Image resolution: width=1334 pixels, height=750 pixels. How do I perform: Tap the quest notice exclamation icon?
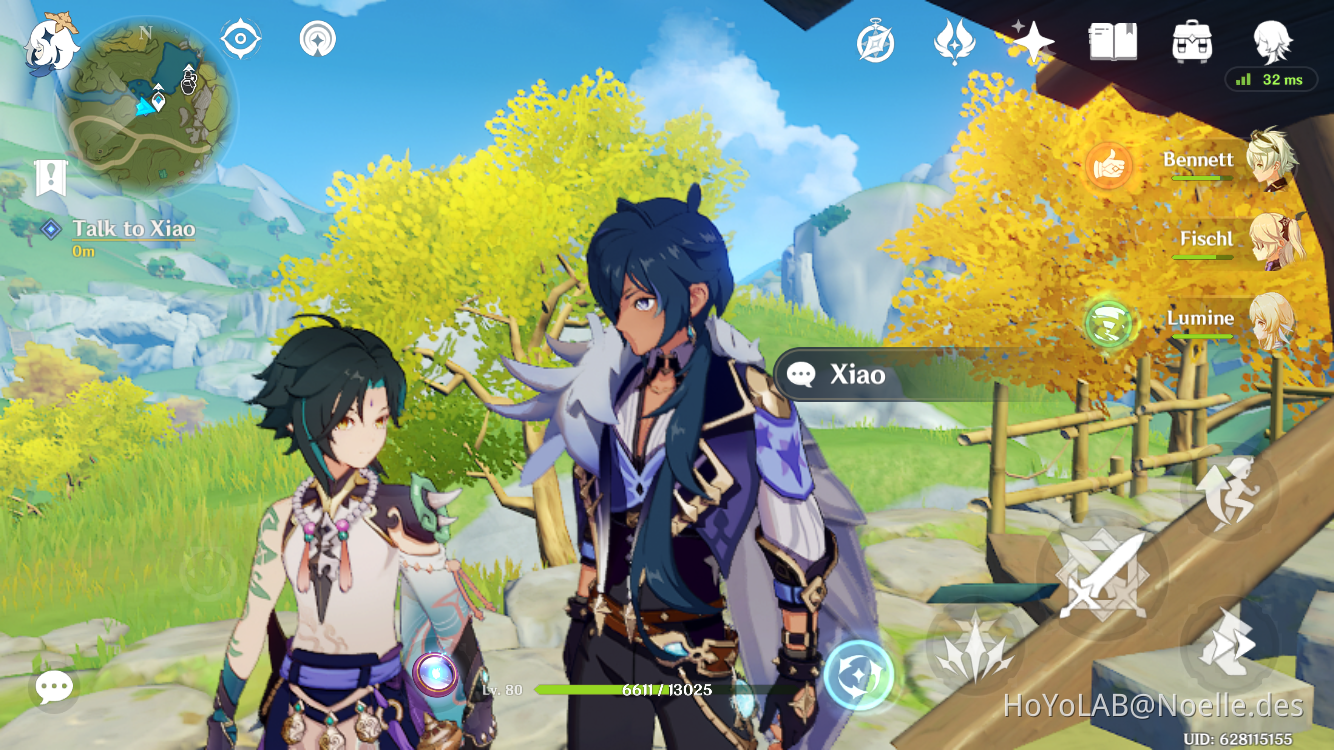(x=52, y=178)
